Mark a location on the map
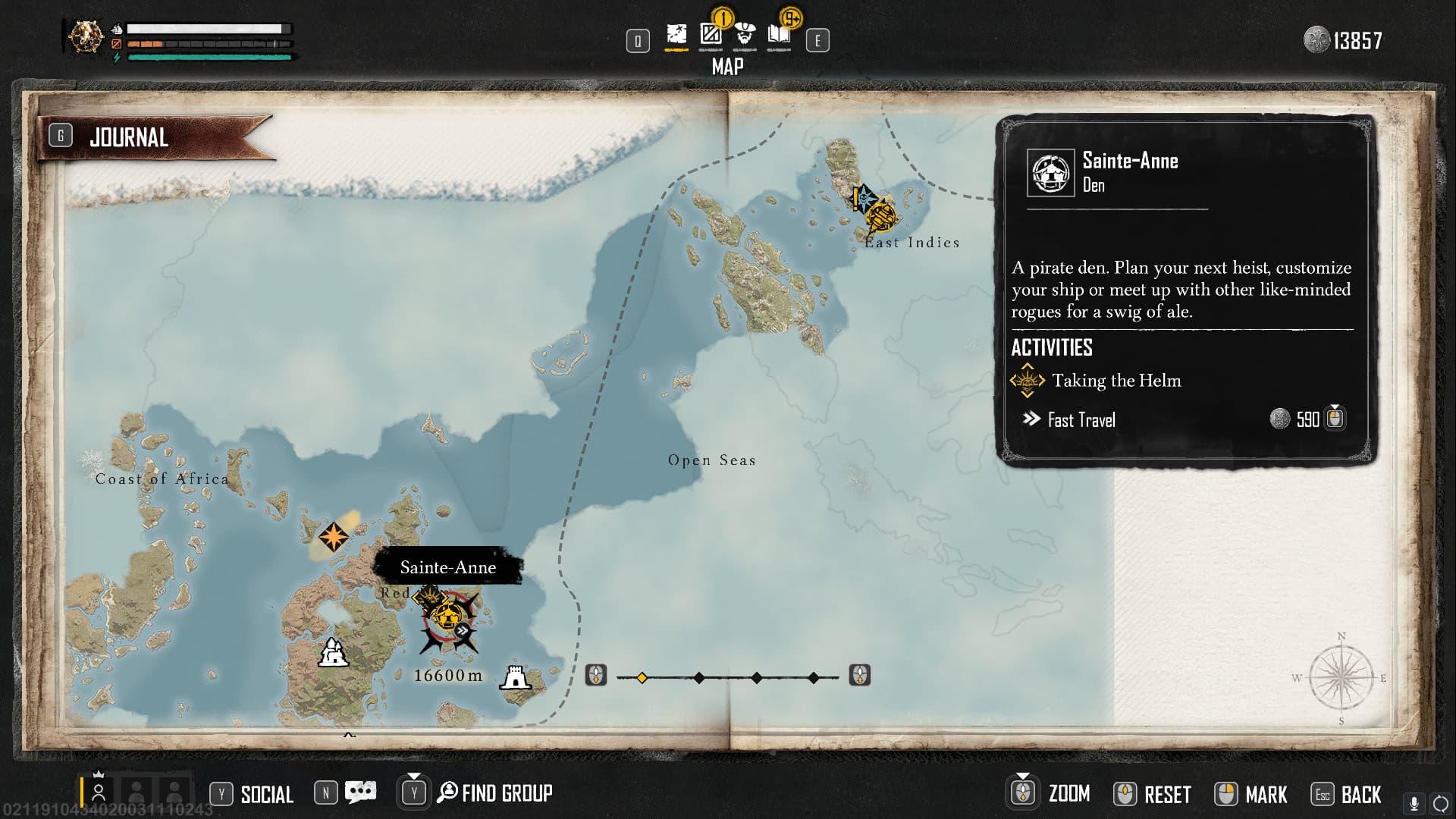Image resolution: width=1456 pixels, height=819 pixels. 1265,795
